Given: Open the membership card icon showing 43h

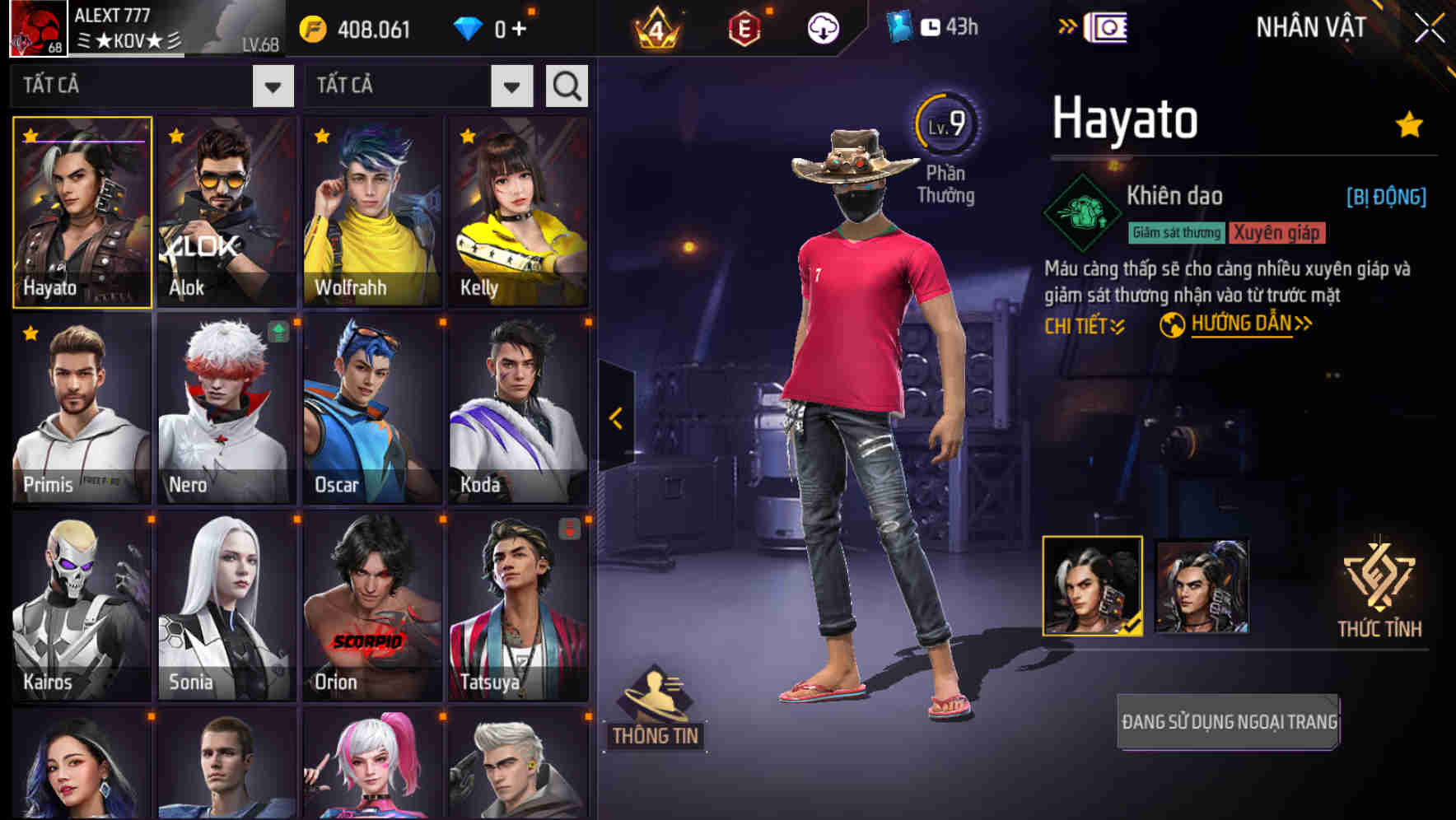Looking at the screenshot, I should coord(931,26).
